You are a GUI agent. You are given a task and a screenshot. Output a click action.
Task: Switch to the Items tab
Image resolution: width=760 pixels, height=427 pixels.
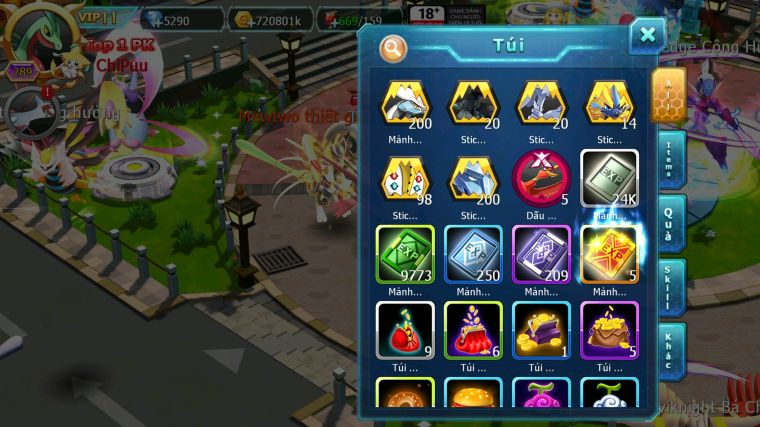[x=671, y=158]
